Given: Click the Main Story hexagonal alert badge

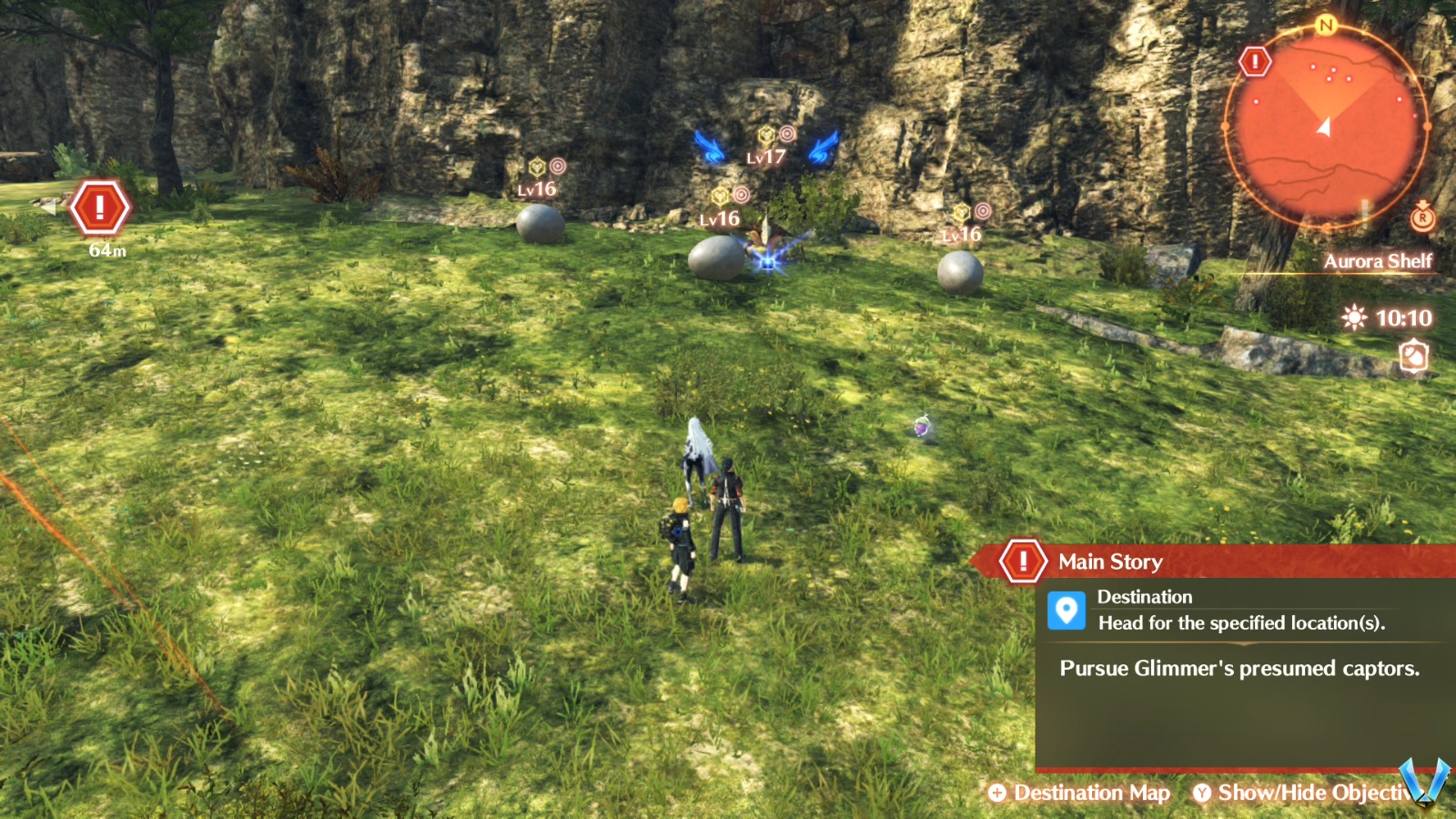Looking at the screenshot, I should pos(1024,561).
